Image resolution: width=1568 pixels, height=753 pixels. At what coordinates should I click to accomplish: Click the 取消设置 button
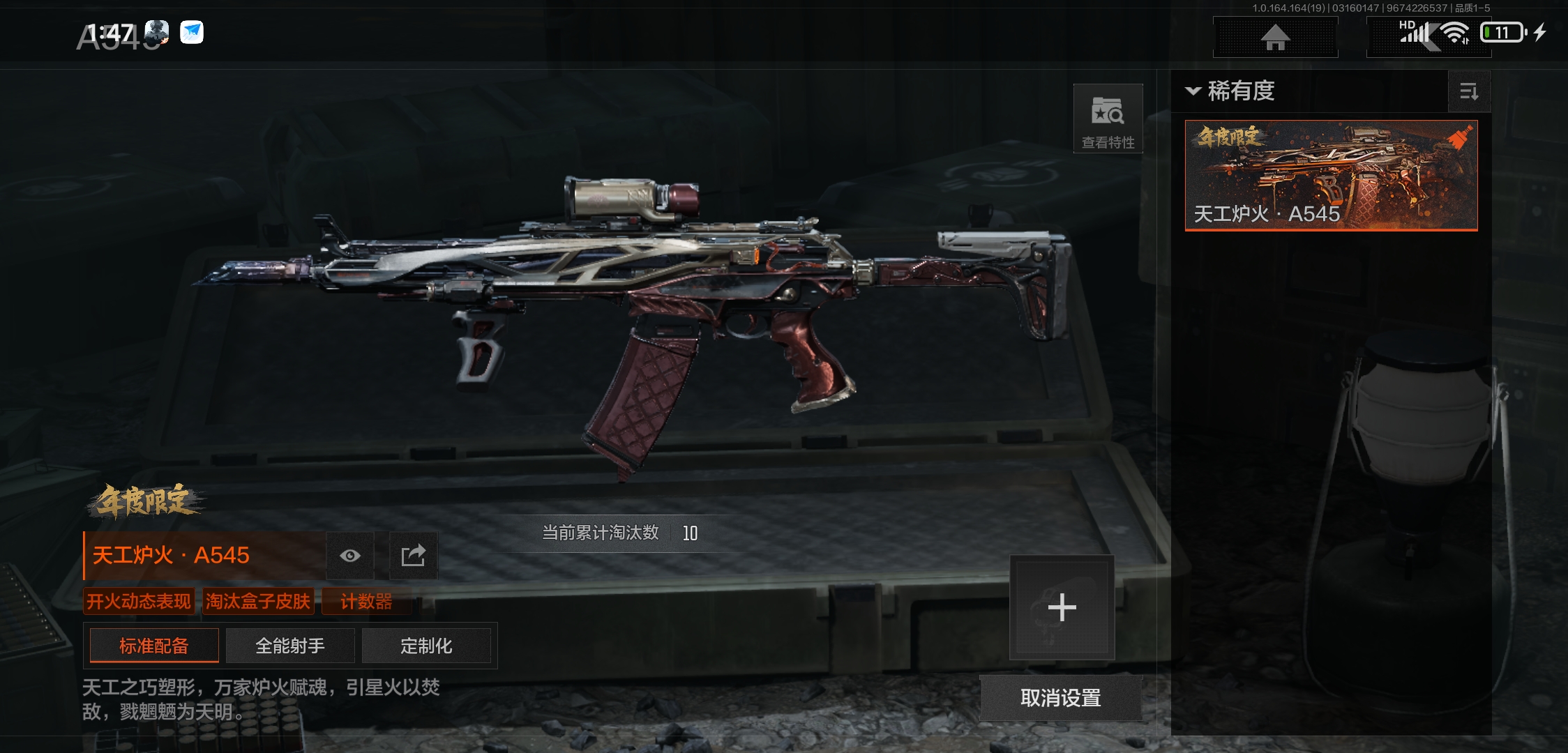click(x=1060, y=698)
